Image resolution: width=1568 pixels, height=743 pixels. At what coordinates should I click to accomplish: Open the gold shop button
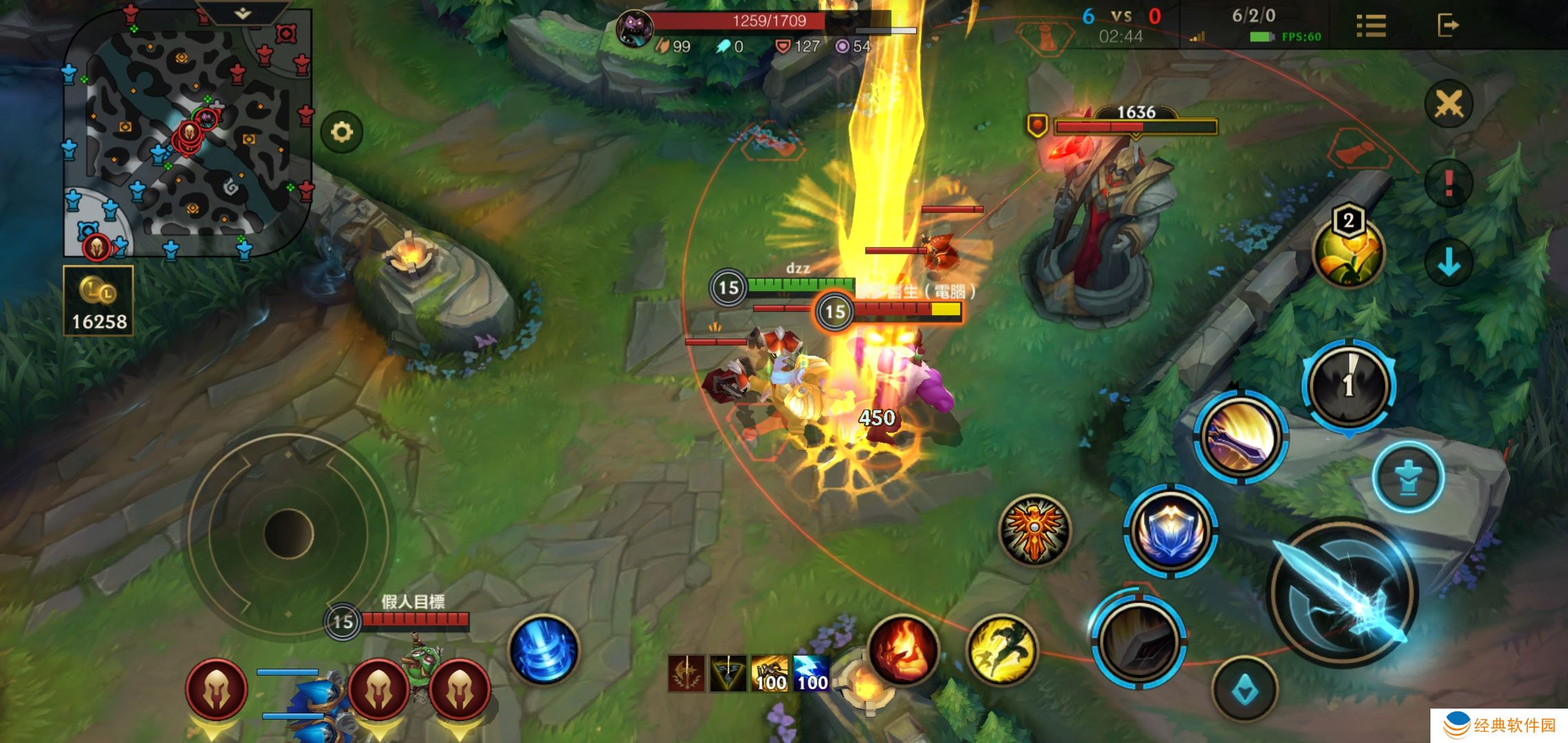pos(98,301)
